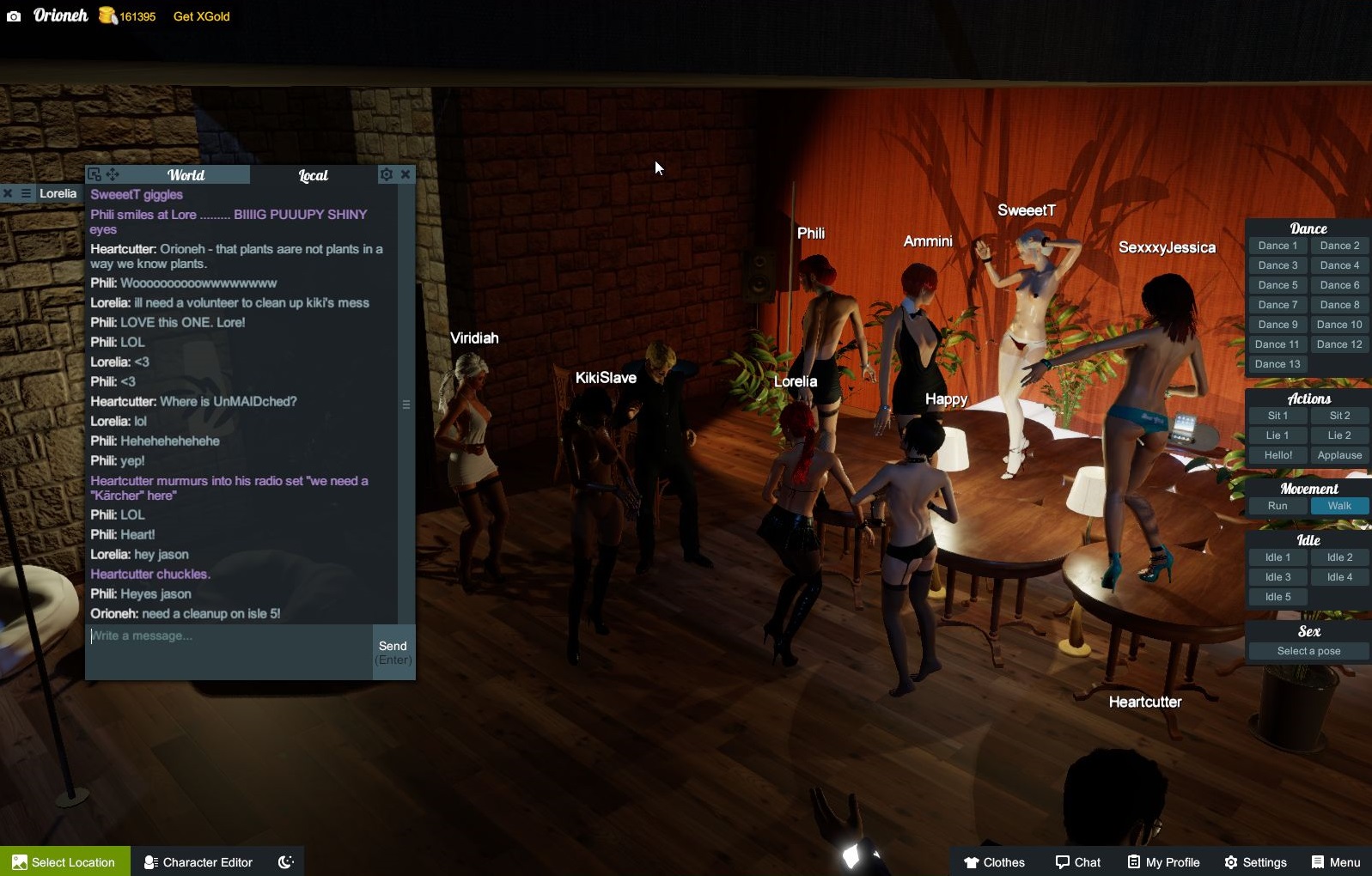Click the move arrows icon on chat window

point(112,174)
